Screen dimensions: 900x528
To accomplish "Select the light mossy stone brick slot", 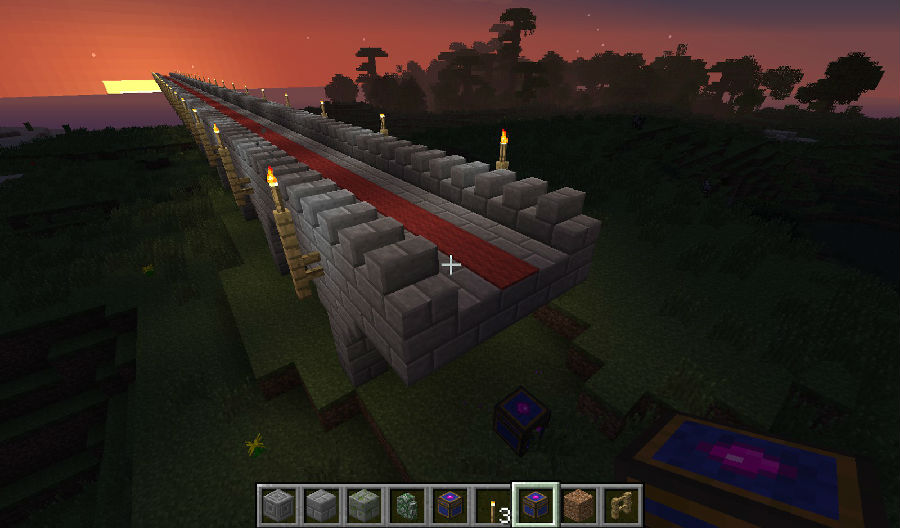I will [x=363, y=504].
